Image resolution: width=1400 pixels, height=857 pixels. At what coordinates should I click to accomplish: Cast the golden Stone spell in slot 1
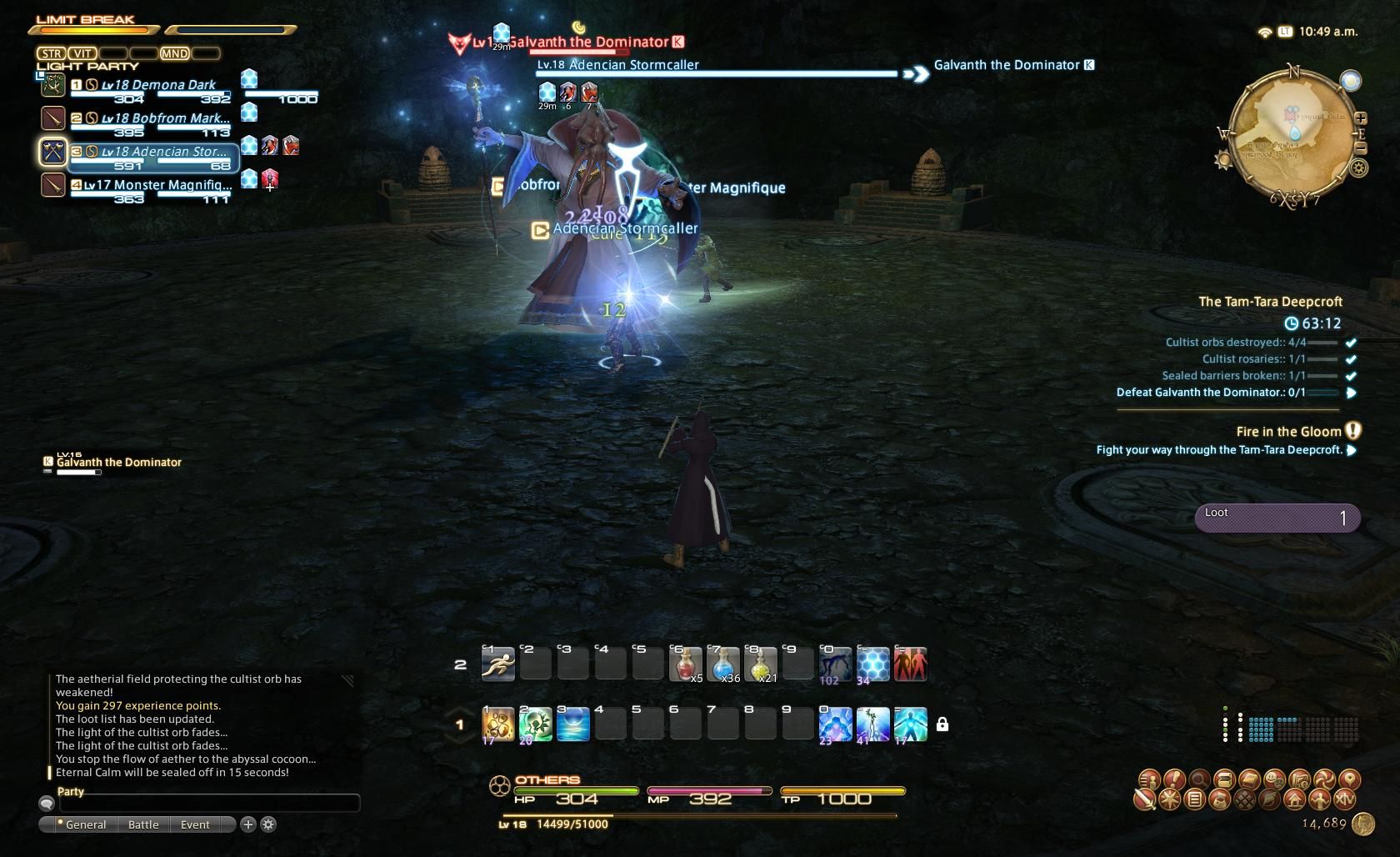click(498, 724)
